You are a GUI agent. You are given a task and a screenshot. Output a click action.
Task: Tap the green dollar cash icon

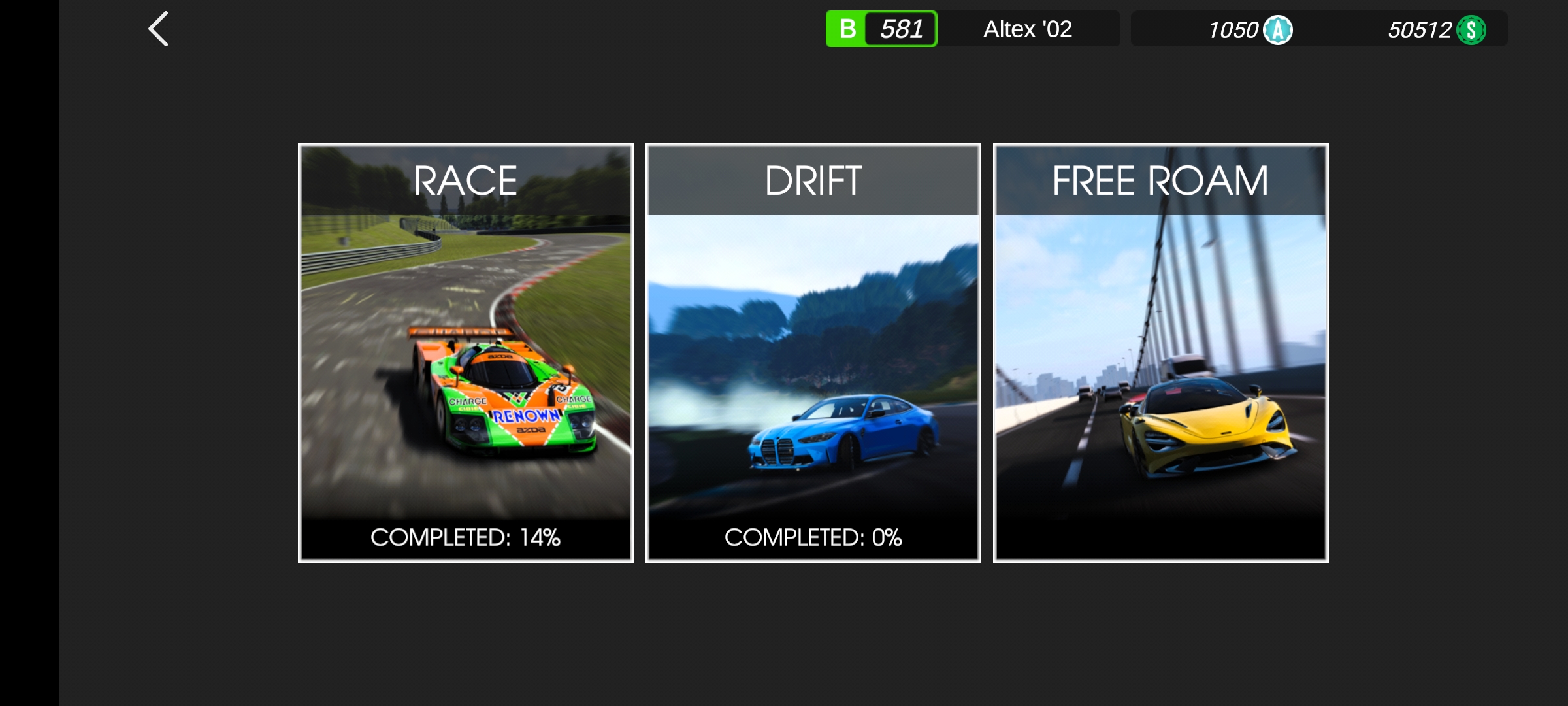1471,30
